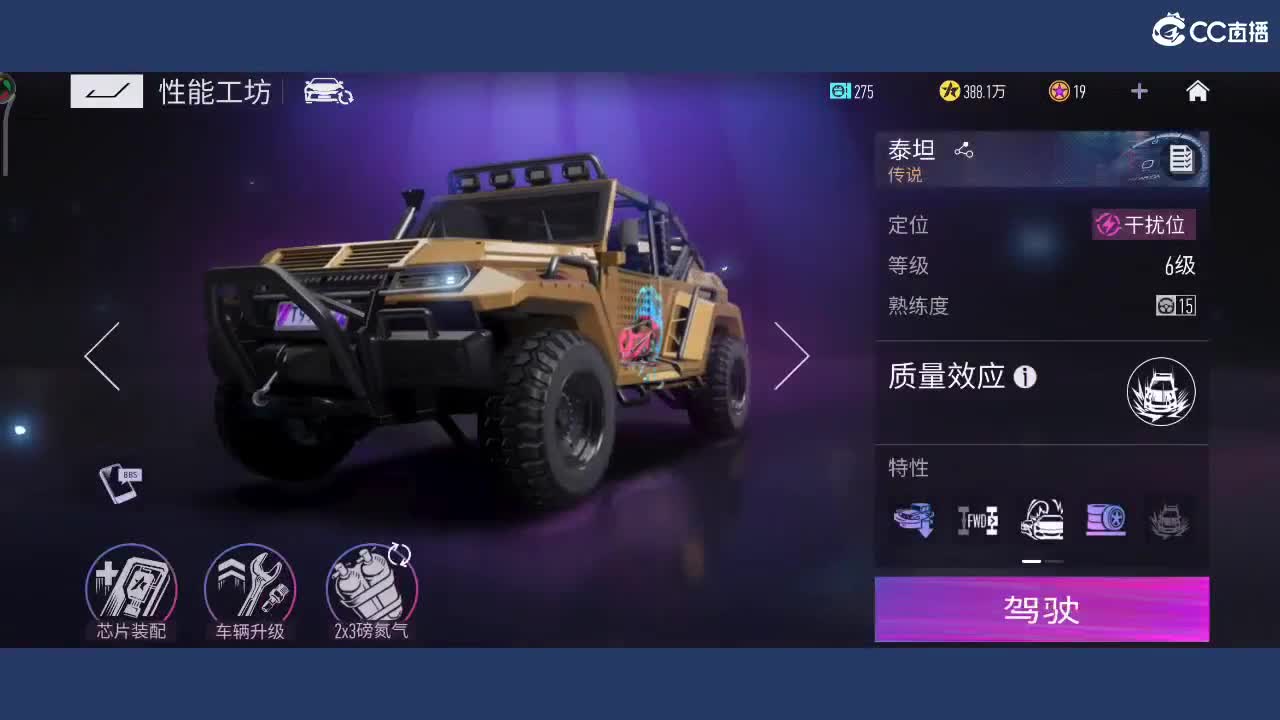
Task: Open the 质量效应 car badge icon
Action: (x=1161, y=392)
